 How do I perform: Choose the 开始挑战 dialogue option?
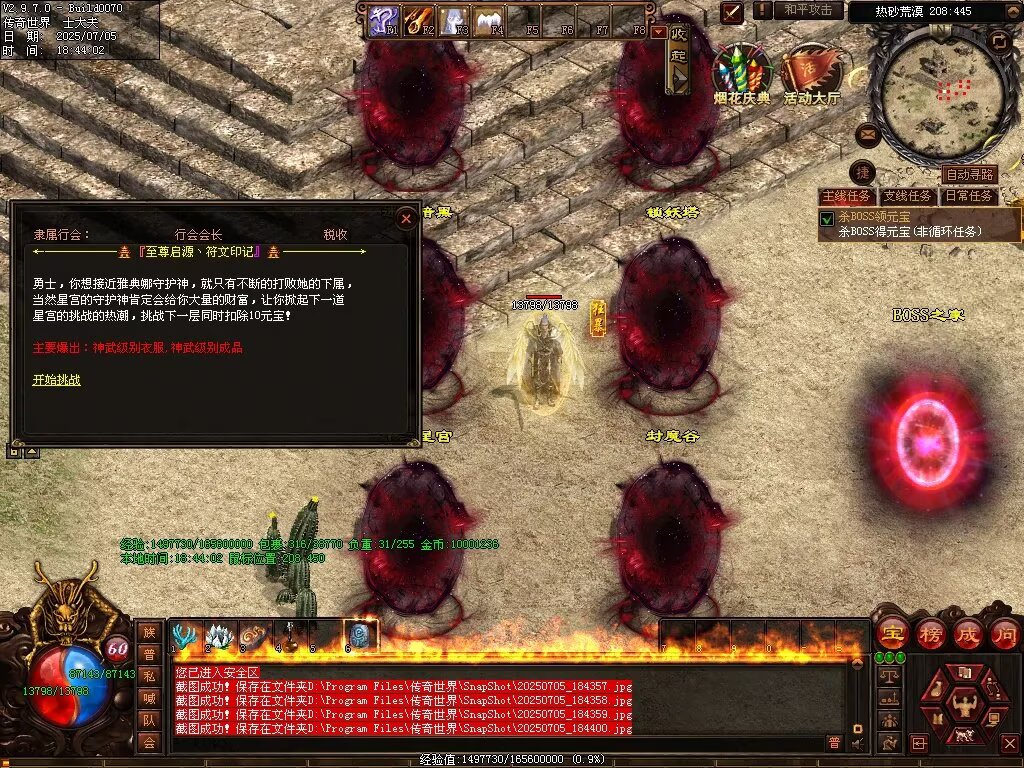(56, 380)
